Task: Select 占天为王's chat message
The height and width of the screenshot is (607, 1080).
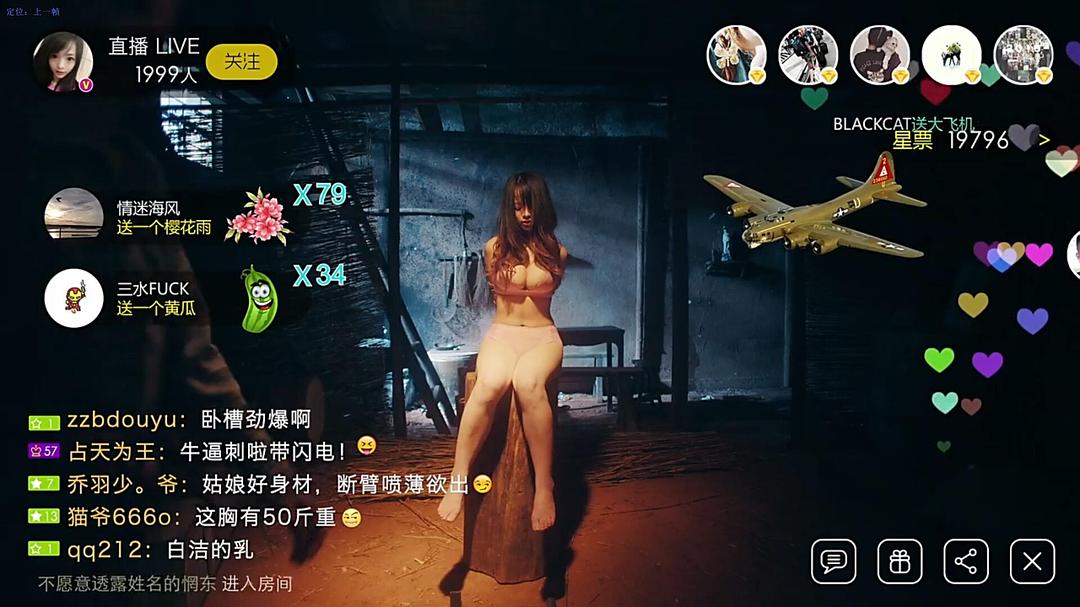Action: click(x=208, y=451)
